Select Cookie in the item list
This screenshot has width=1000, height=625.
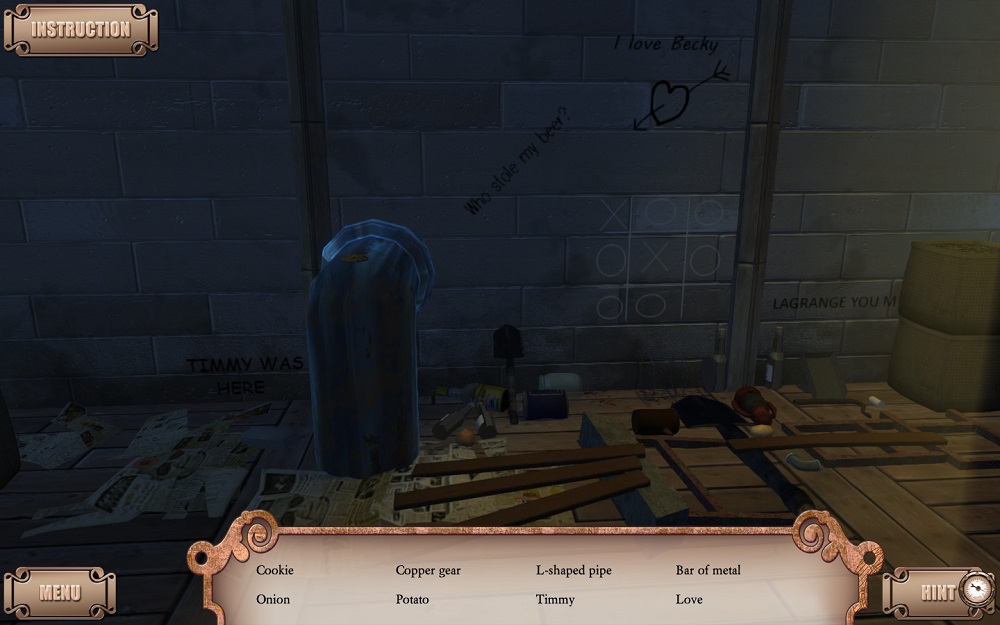[275, 570]
